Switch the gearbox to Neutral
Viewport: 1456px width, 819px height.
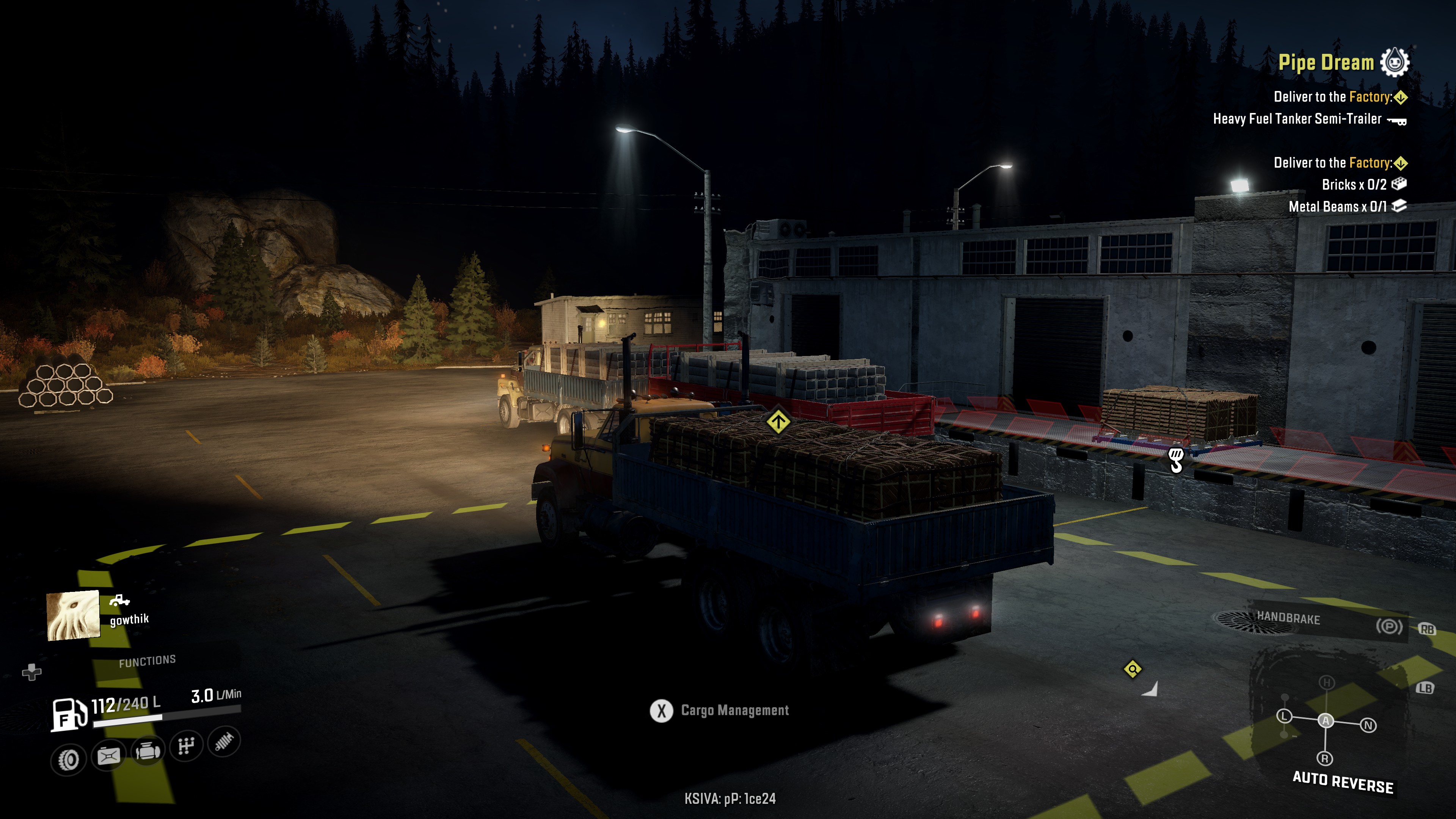[1368, 725]
